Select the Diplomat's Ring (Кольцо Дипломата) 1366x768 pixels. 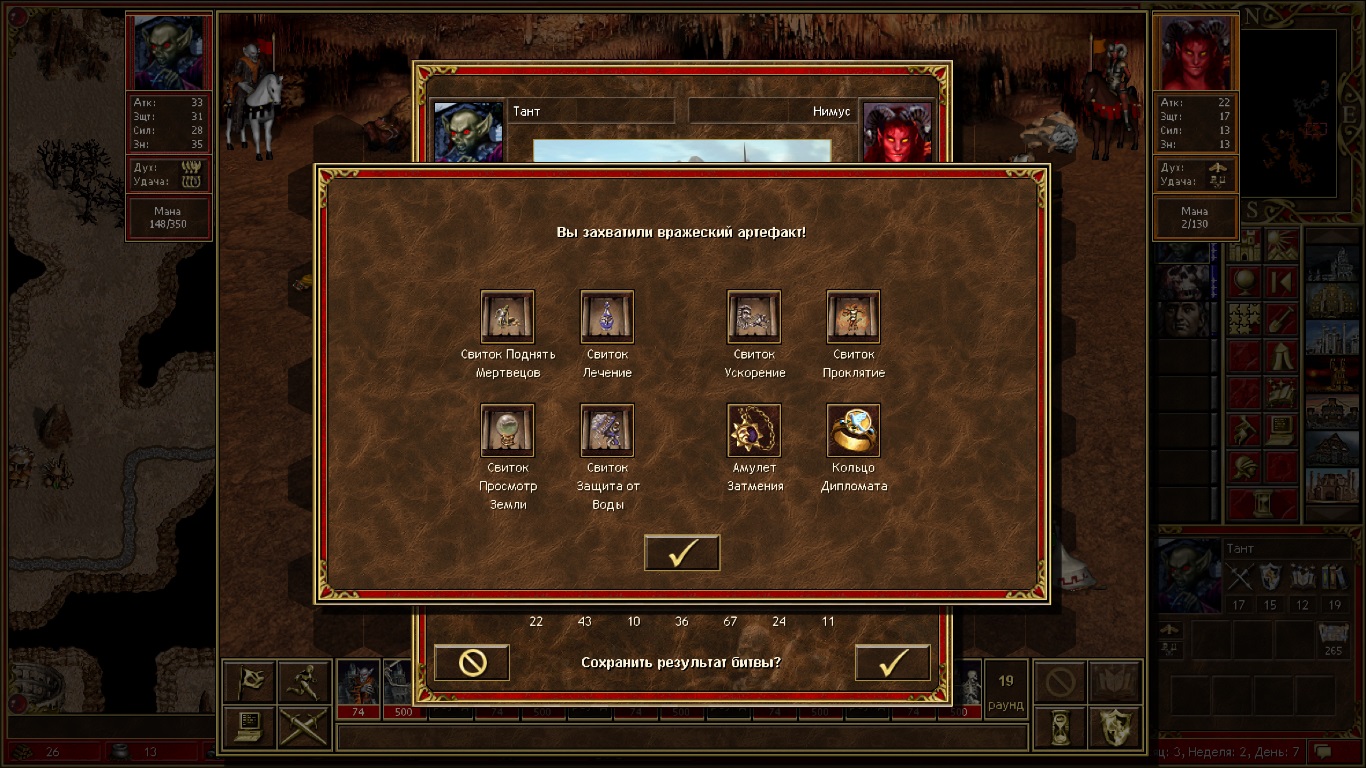pyautogui.click(x=853, y=430)
